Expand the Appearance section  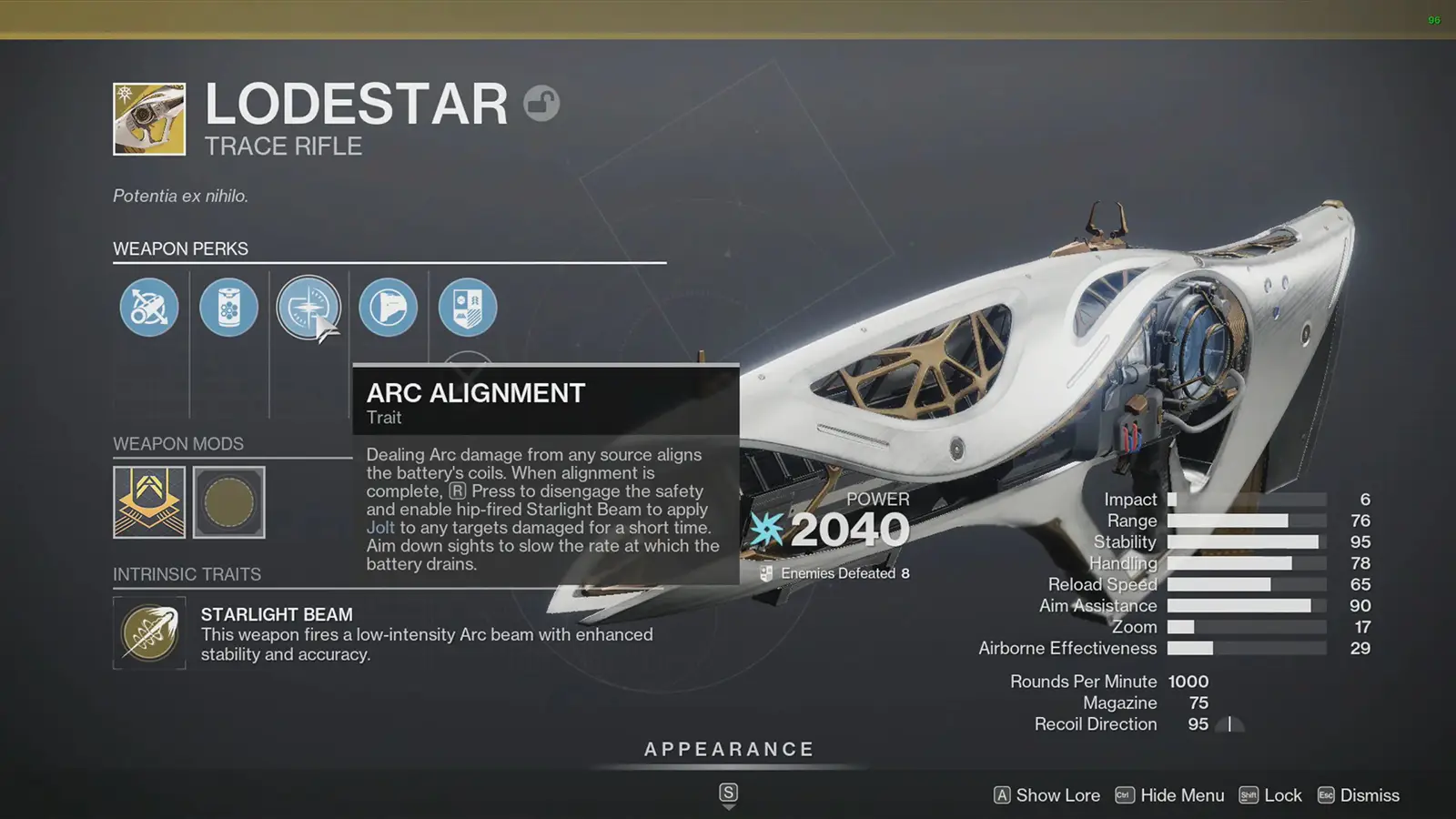click(728, 749)
